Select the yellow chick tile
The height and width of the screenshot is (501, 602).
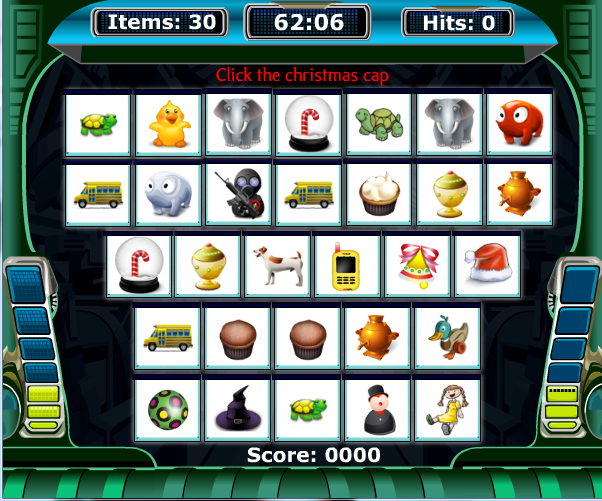[x=167, y=123]
